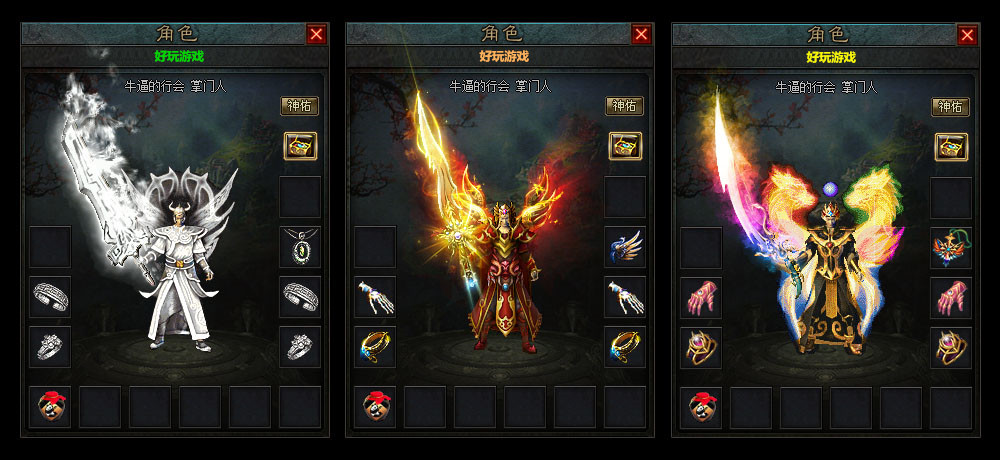Close the golden phoenix-winged character's panel
Screen dimensions: 1000x460
pyautogui.click(x=967, y=35)
